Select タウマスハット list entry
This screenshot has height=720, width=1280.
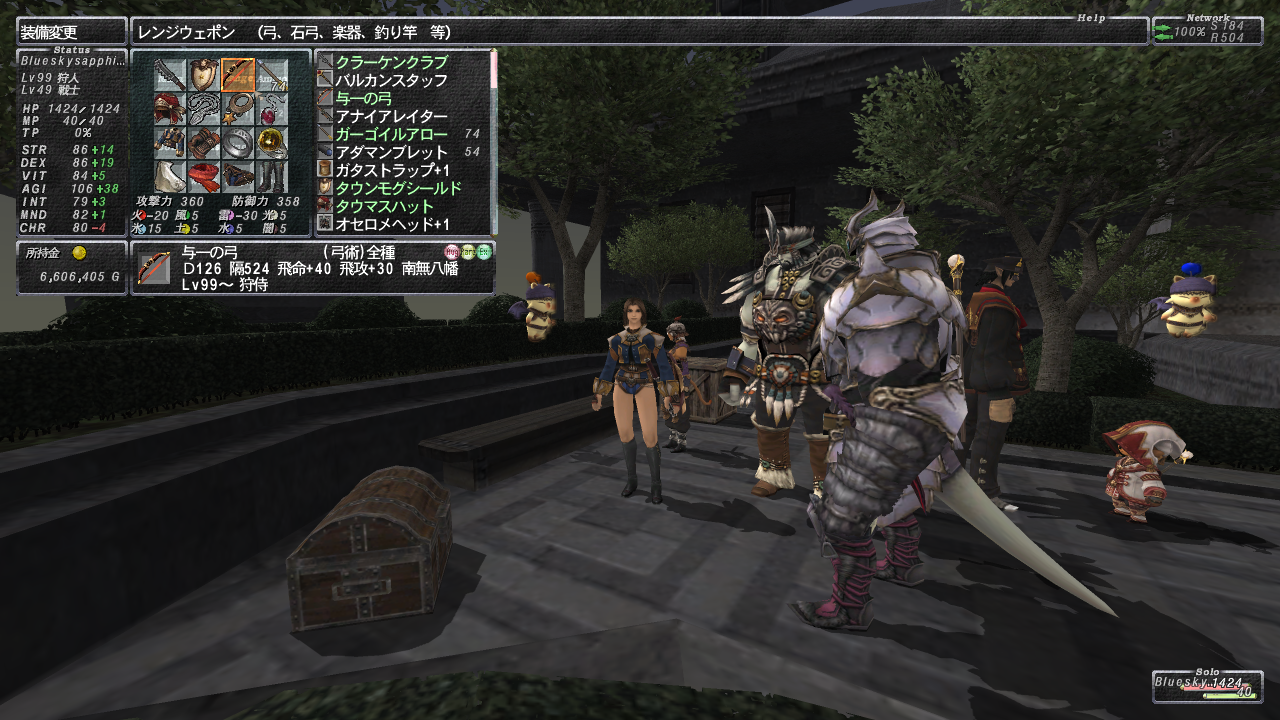385,206
